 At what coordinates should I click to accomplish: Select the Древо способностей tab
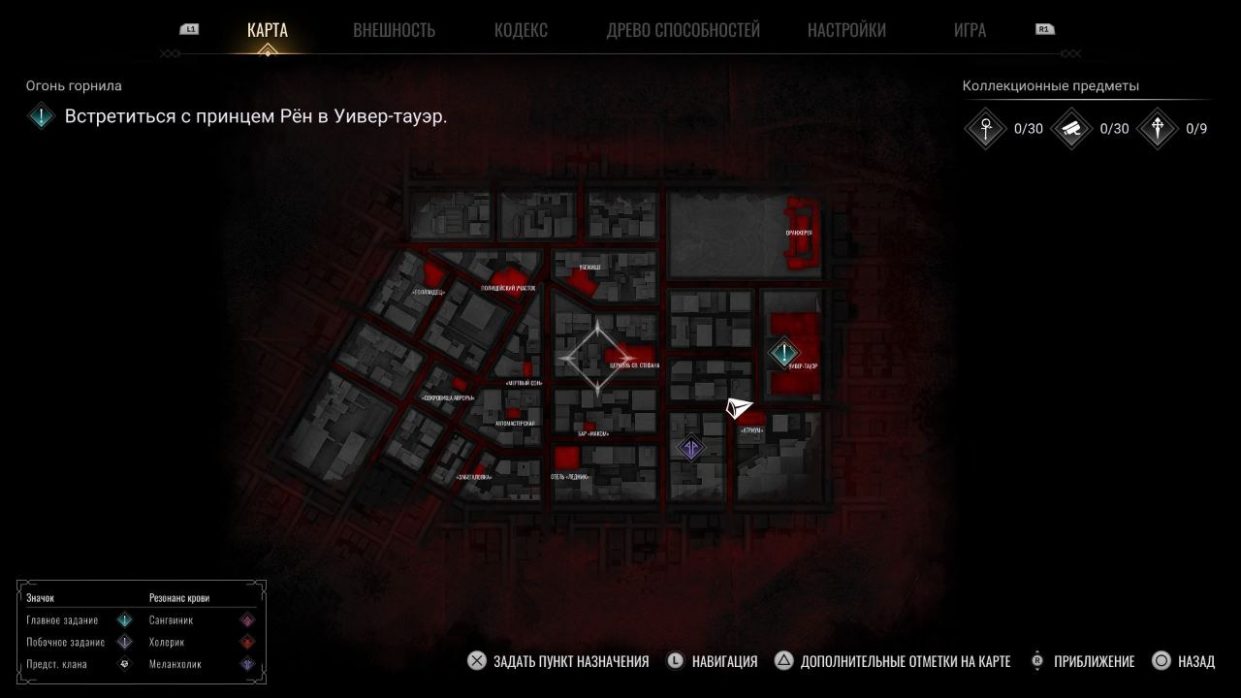click(x=683, y=30)
